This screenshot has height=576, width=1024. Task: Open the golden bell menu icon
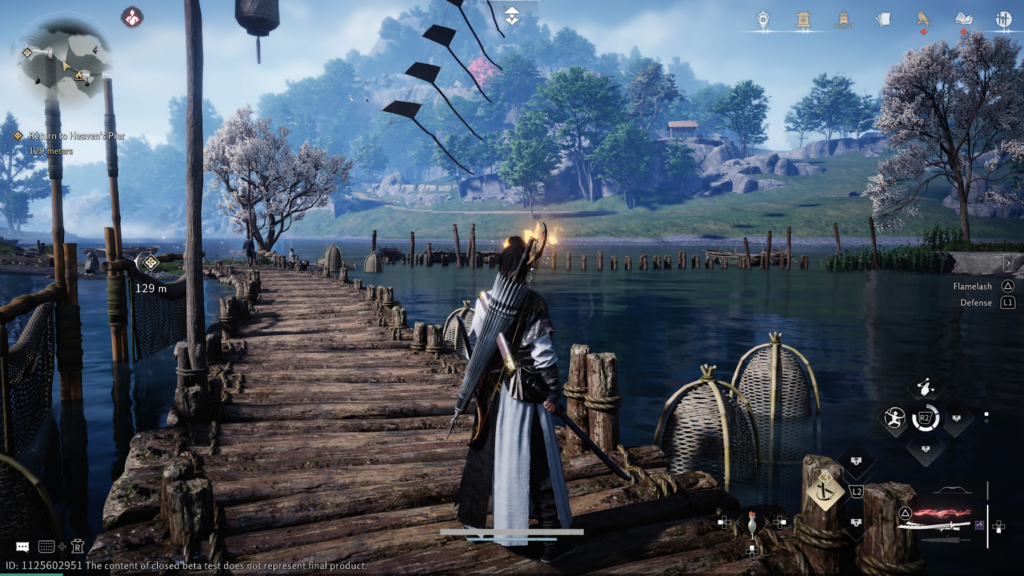(843, 19)
